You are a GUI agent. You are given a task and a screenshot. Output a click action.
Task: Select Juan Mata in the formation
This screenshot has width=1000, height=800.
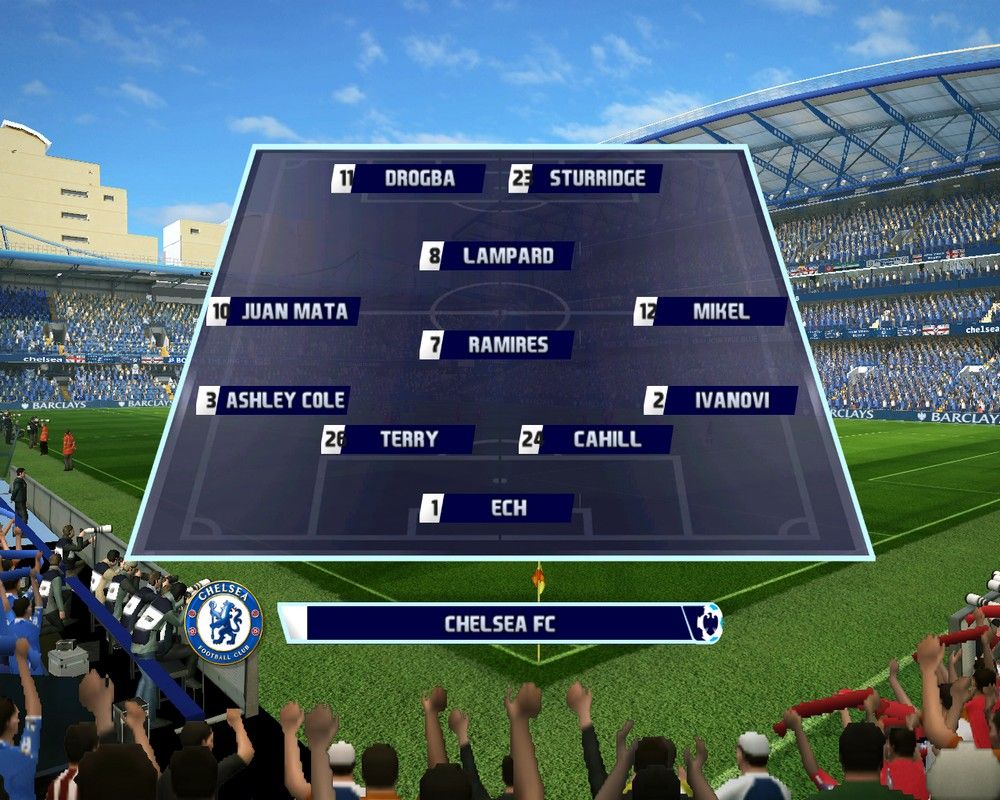[x=284, y=311]
